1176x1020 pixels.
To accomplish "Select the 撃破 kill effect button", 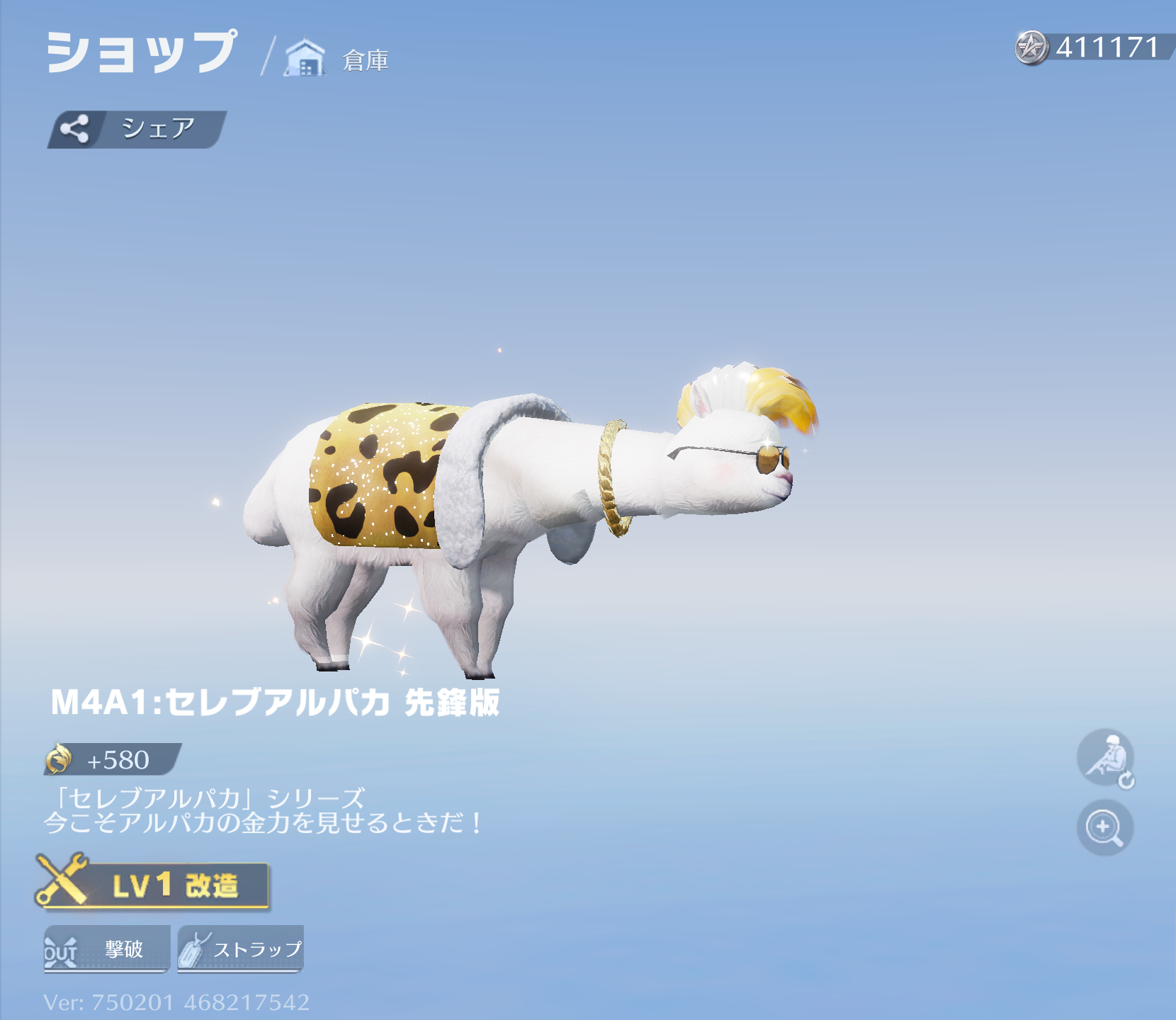I will (107, 948).
